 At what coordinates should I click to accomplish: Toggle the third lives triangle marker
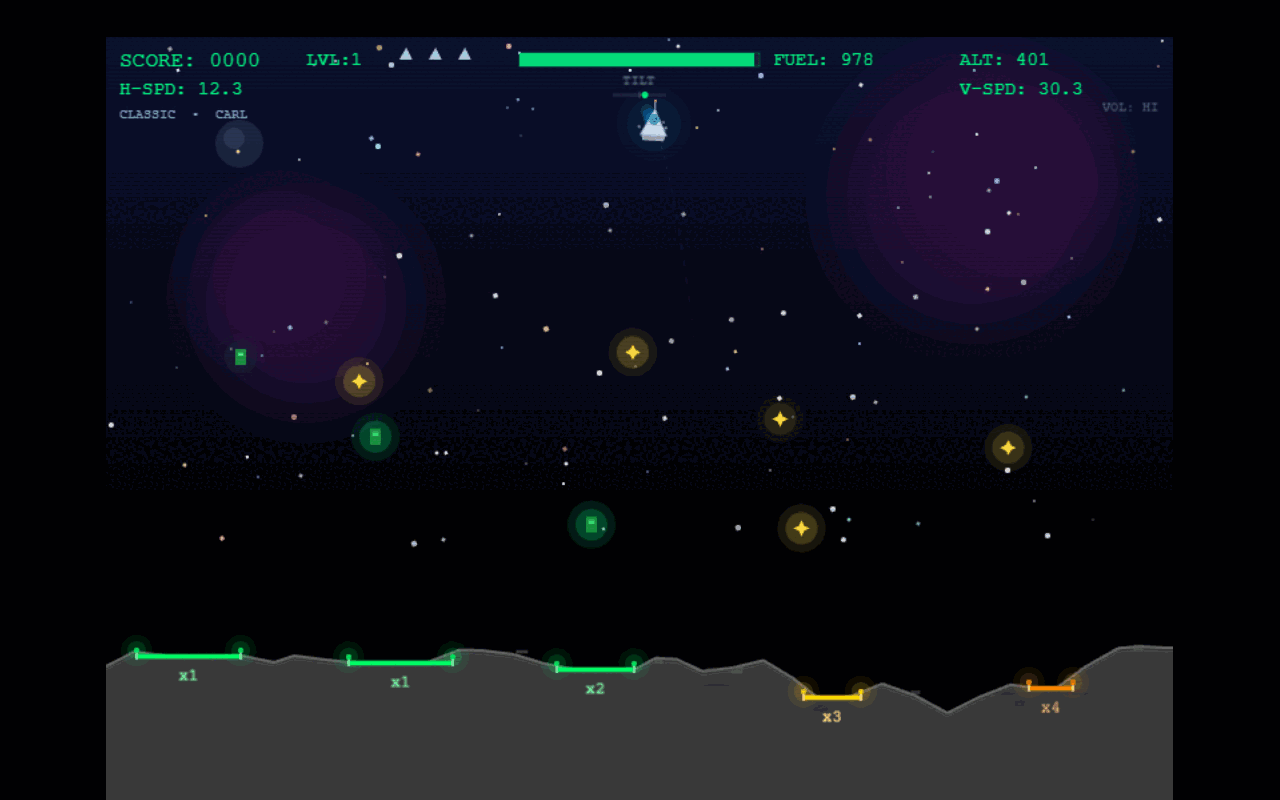[x=464, y=55]
